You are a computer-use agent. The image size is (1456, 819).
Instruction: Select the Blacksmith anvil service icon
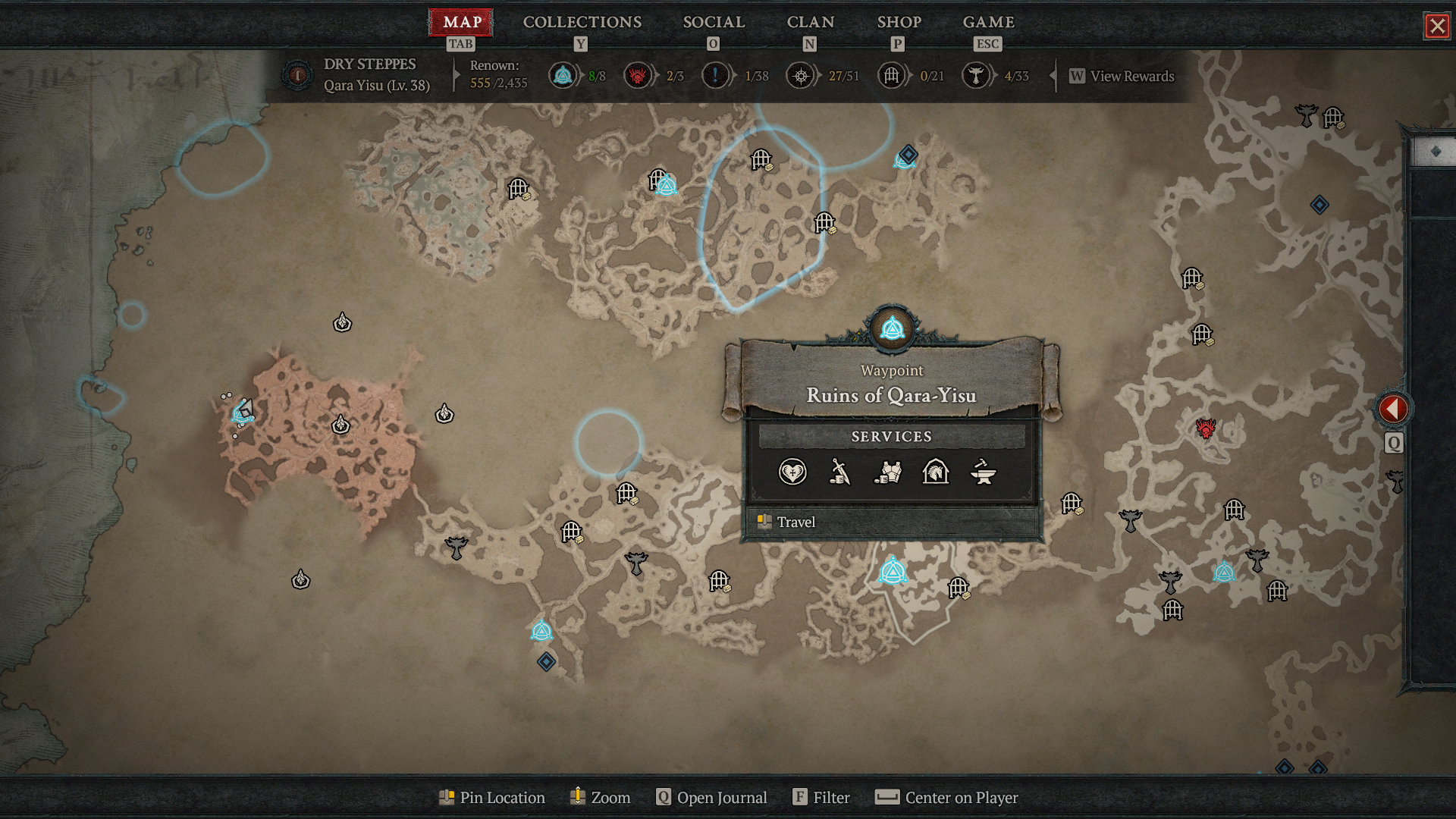click(x=984, y=472)
